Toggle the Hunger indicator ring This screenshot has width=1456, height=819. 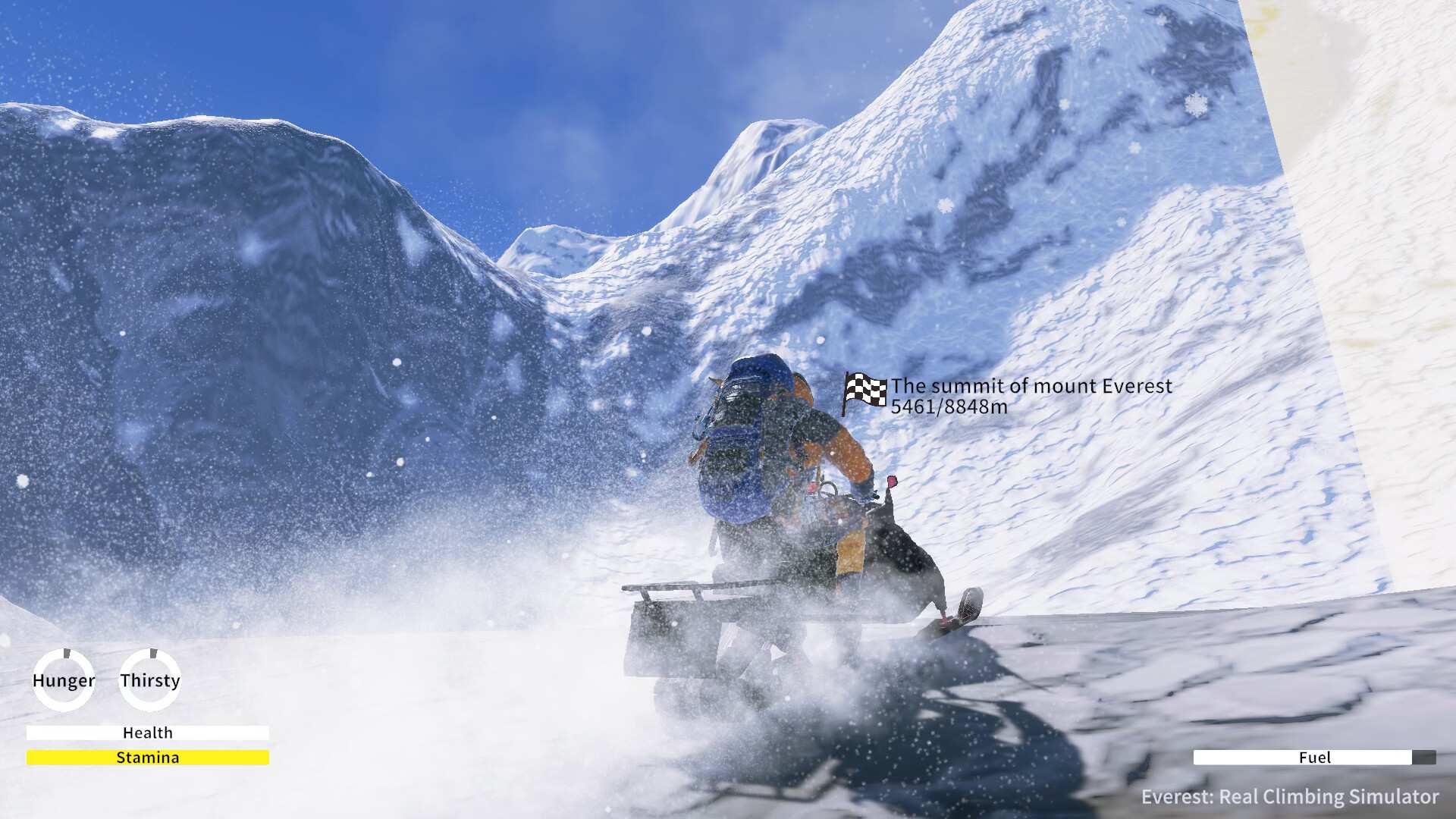(x=64, y=680)
